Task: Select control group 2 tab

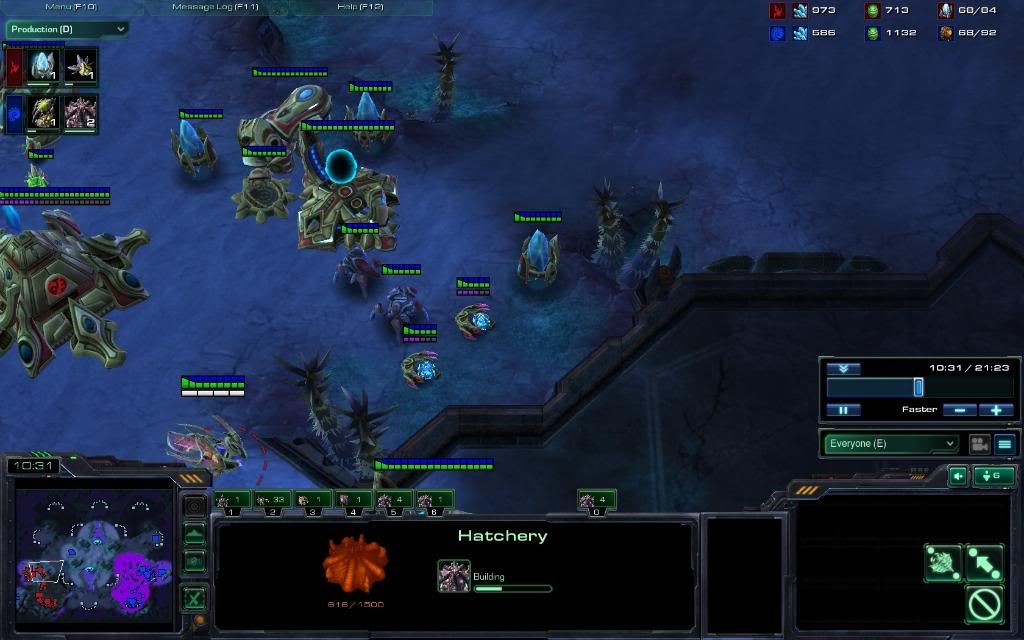Action: (x=273, y=500)
